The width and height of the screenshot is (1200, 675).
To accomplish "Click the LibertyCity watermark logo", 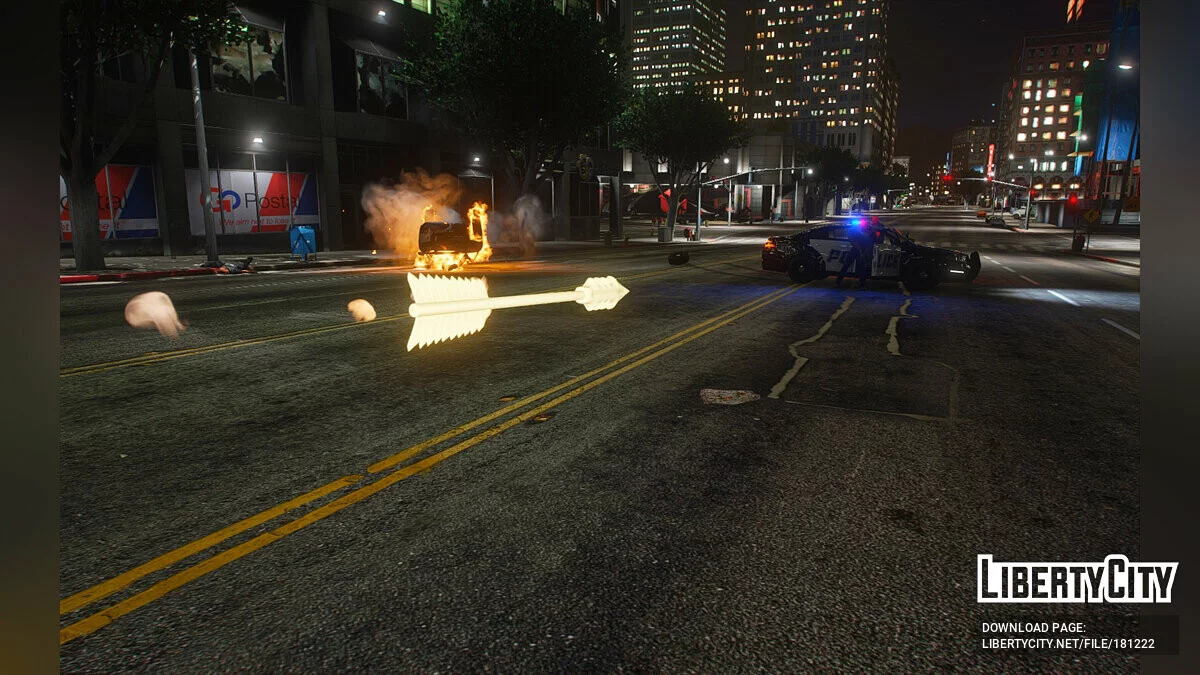I will click(x=1077, y=579).
